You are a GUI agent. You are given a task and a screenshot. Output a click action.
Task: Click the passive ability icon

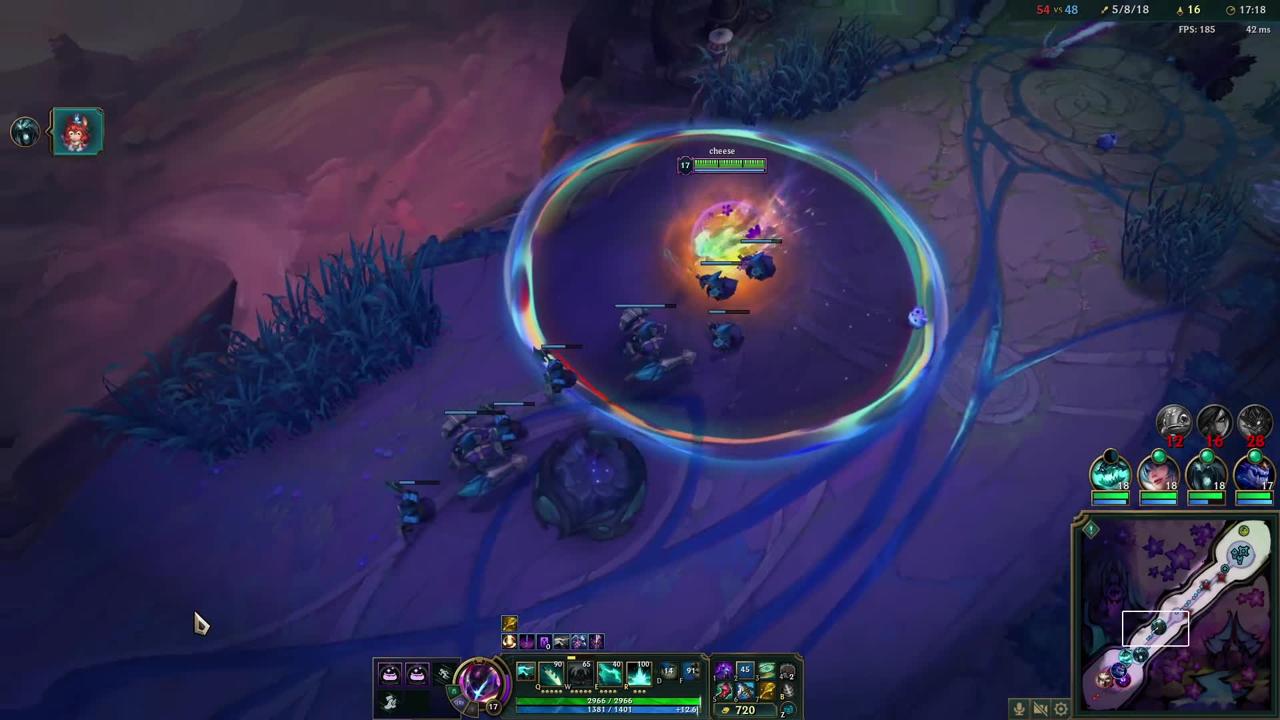(x=525, y=671)
